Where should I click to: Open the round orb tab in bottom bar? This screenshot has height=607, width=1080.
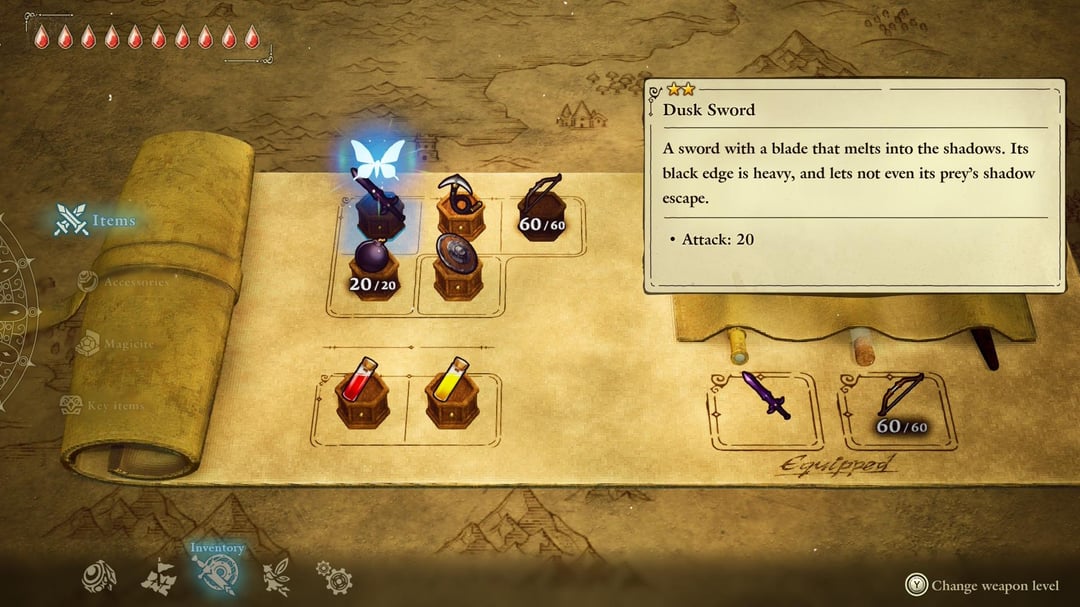click(x=99, y=577)
